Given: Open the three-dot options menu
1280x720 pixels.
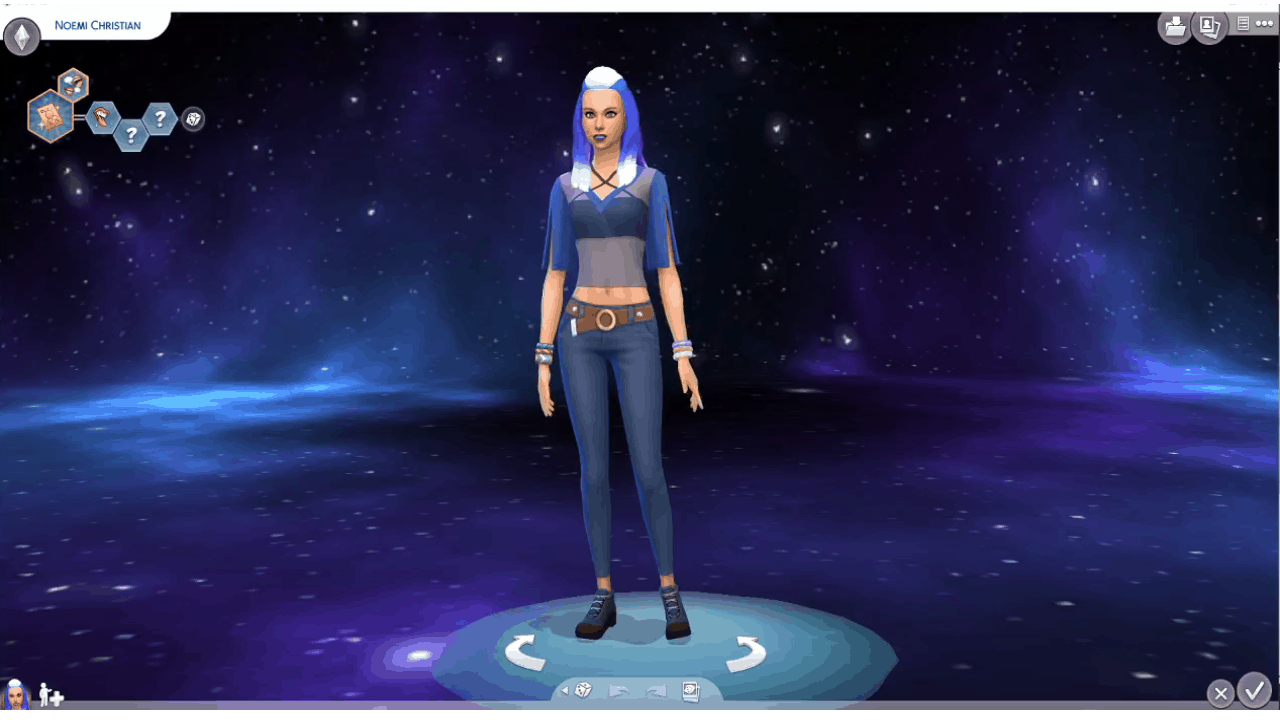Looking at the screenshot, I should [1264, 23].
